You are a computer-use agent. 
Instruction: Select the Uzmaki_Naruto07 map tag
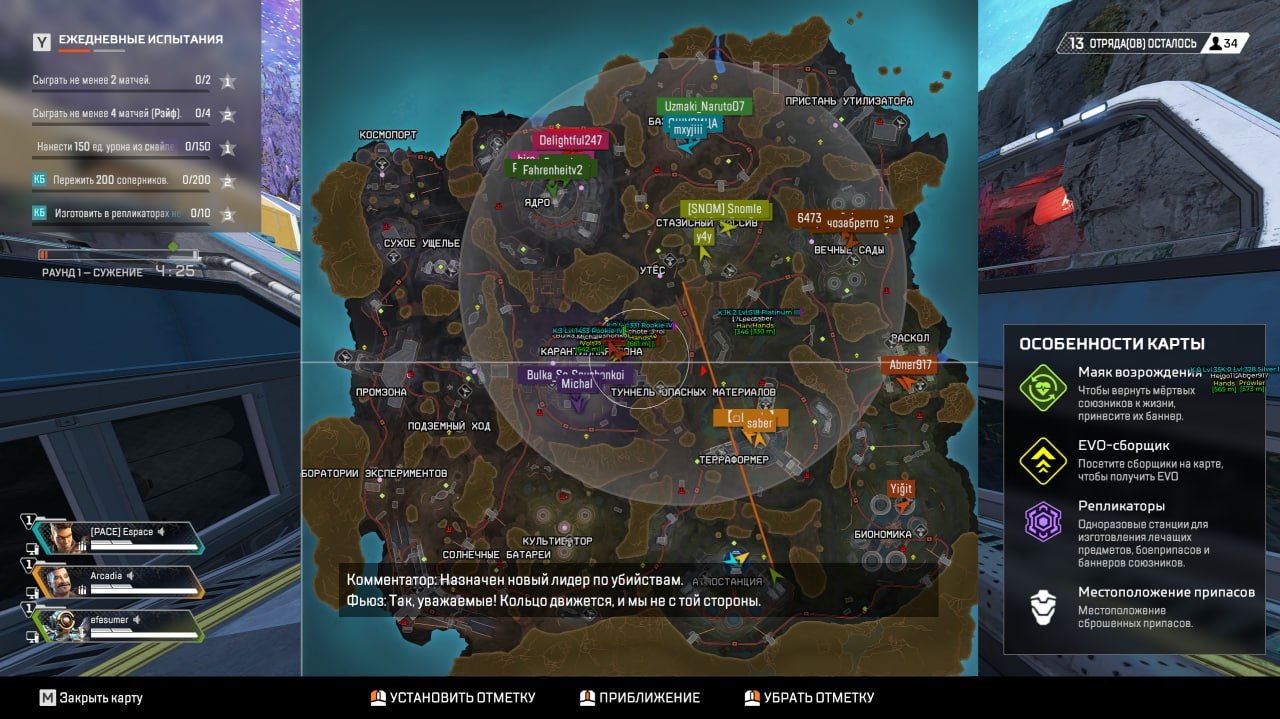[704, 106]
